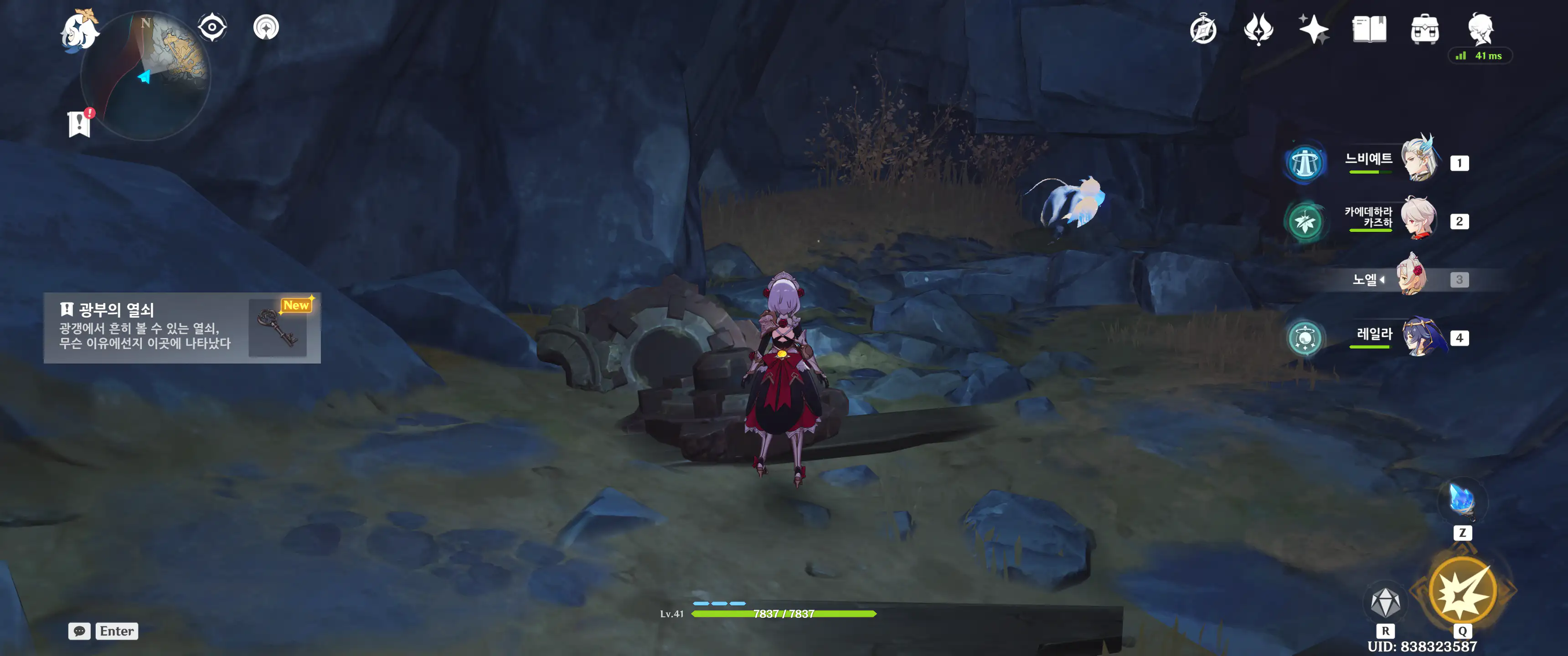Image resolution: width=1568 pixels, height=656 pixels.
Task: Open the chat box
Action: point(80,631)
